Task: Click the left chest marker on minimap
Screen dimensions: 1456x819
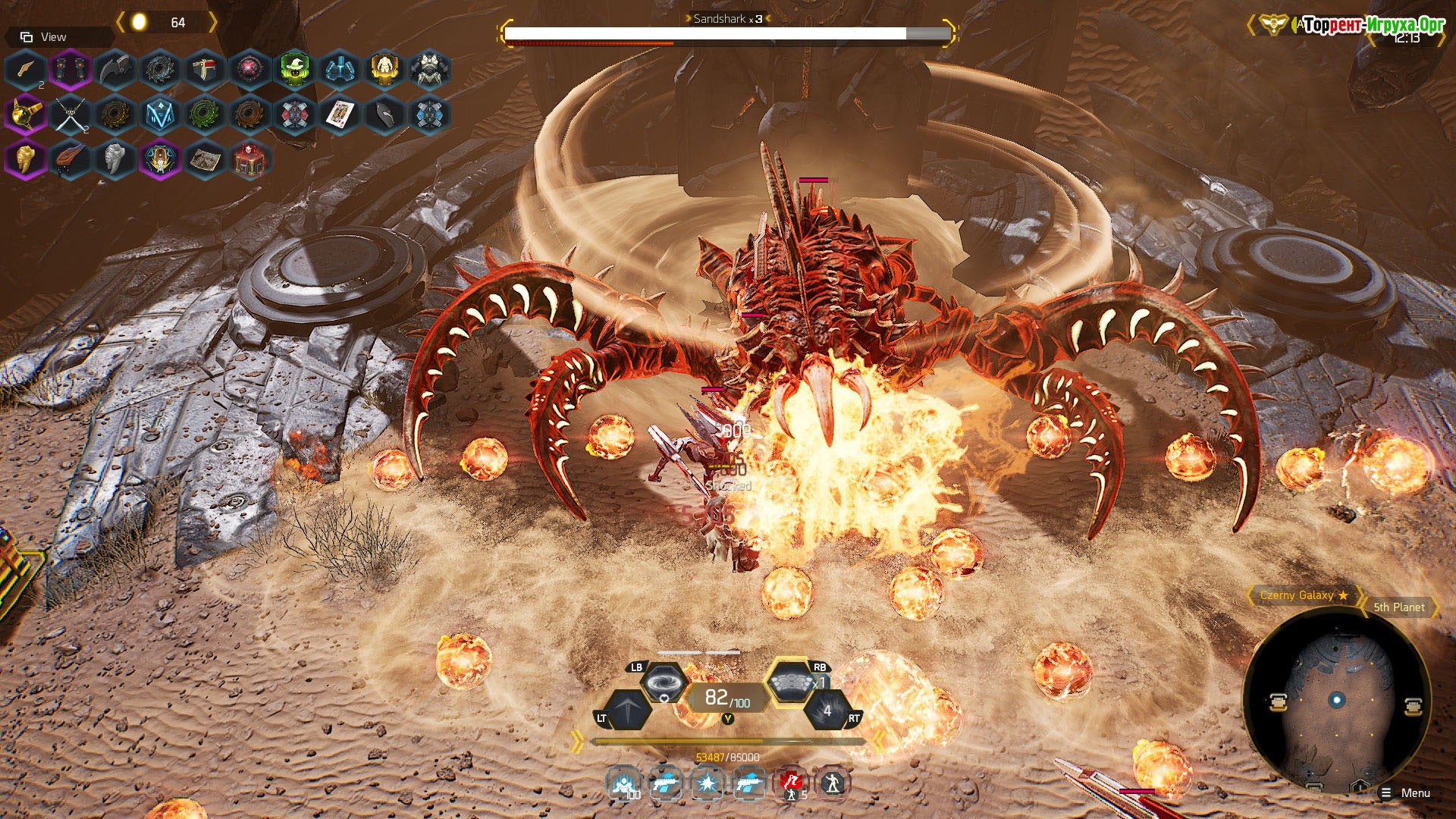Action: pyautogui.click(x=1278, y=702)
